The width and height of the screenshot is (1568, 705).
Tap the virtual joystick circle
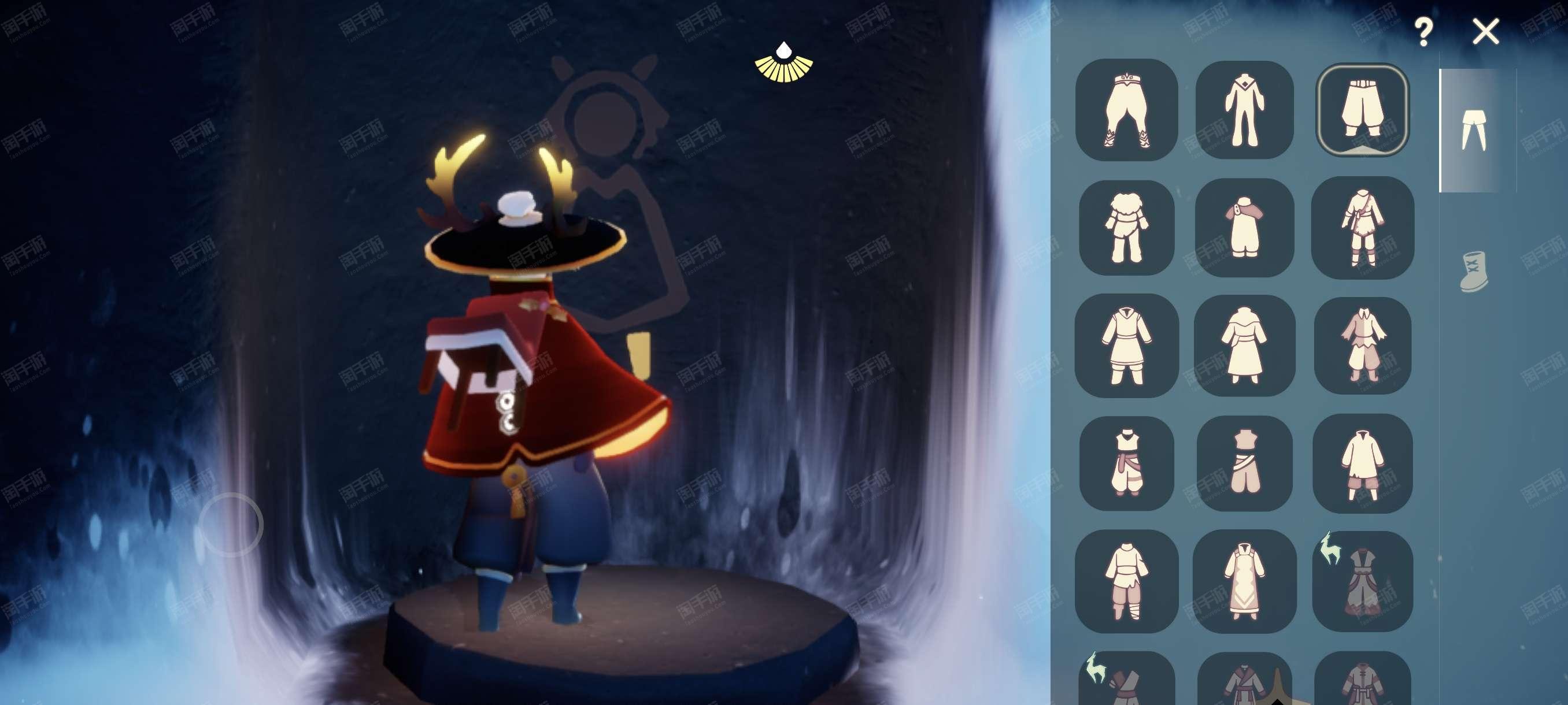[231, 524]
